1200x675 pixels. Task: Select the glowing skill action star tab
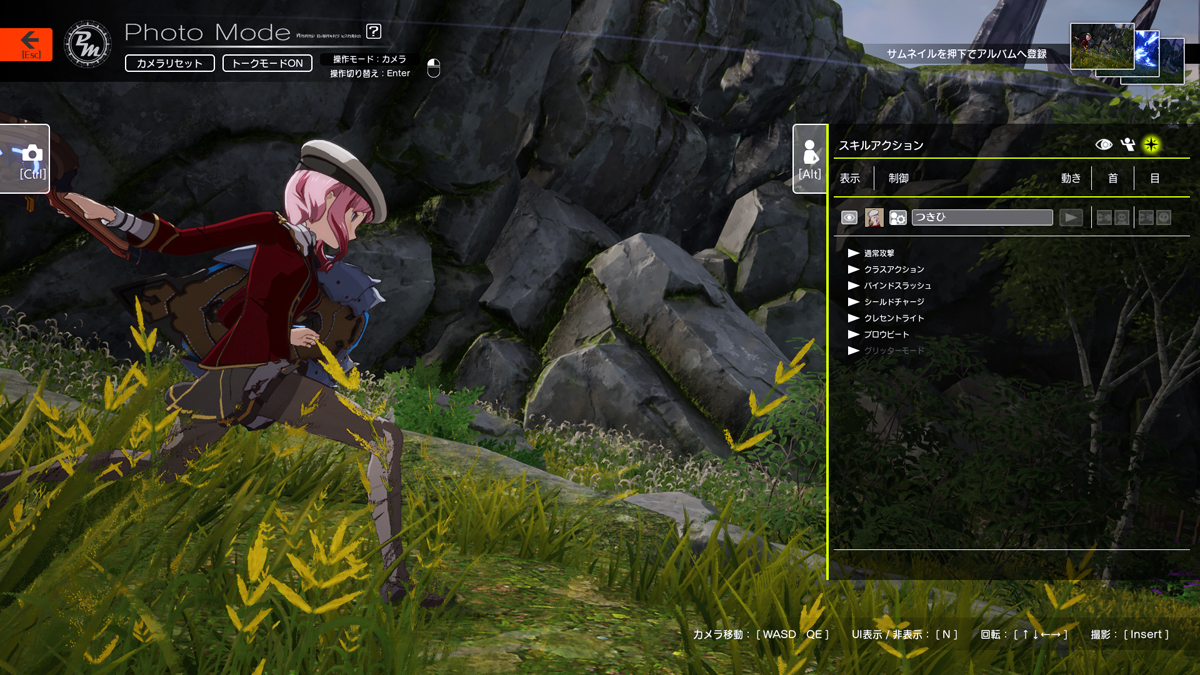(1151, 145)
